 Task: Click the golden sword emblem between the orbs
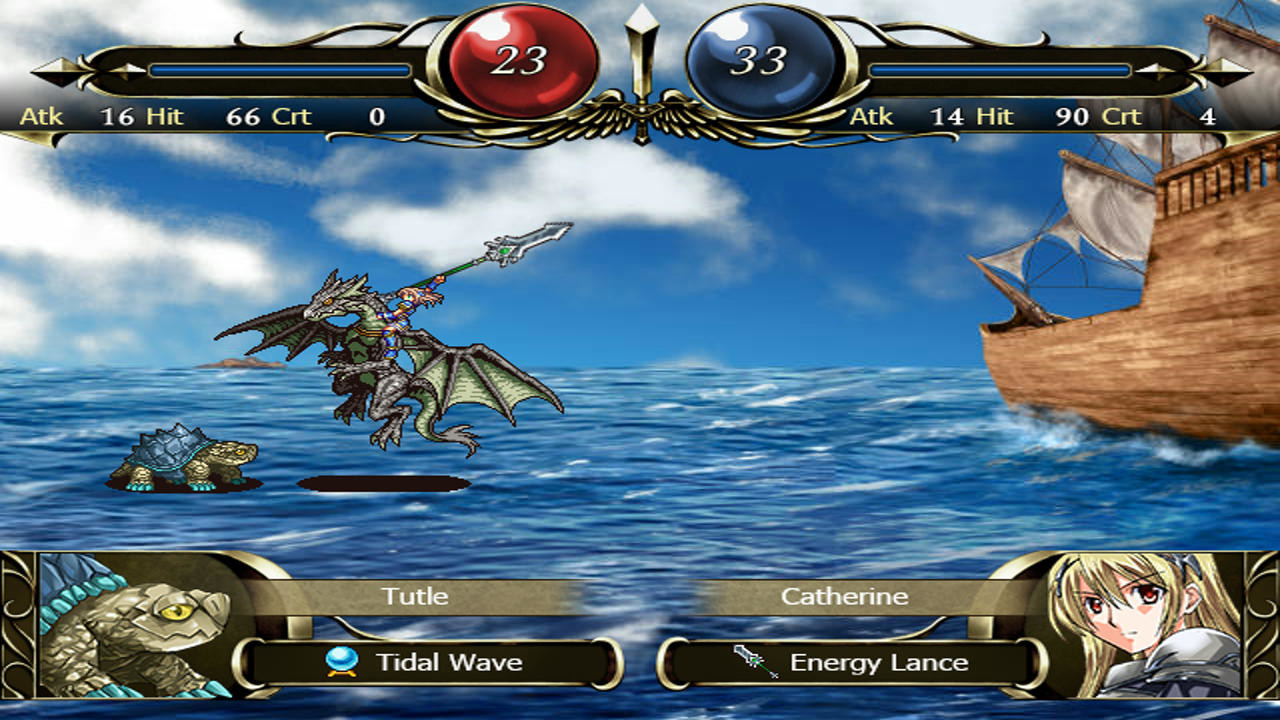pyautogui.click(x=638, y=60)
